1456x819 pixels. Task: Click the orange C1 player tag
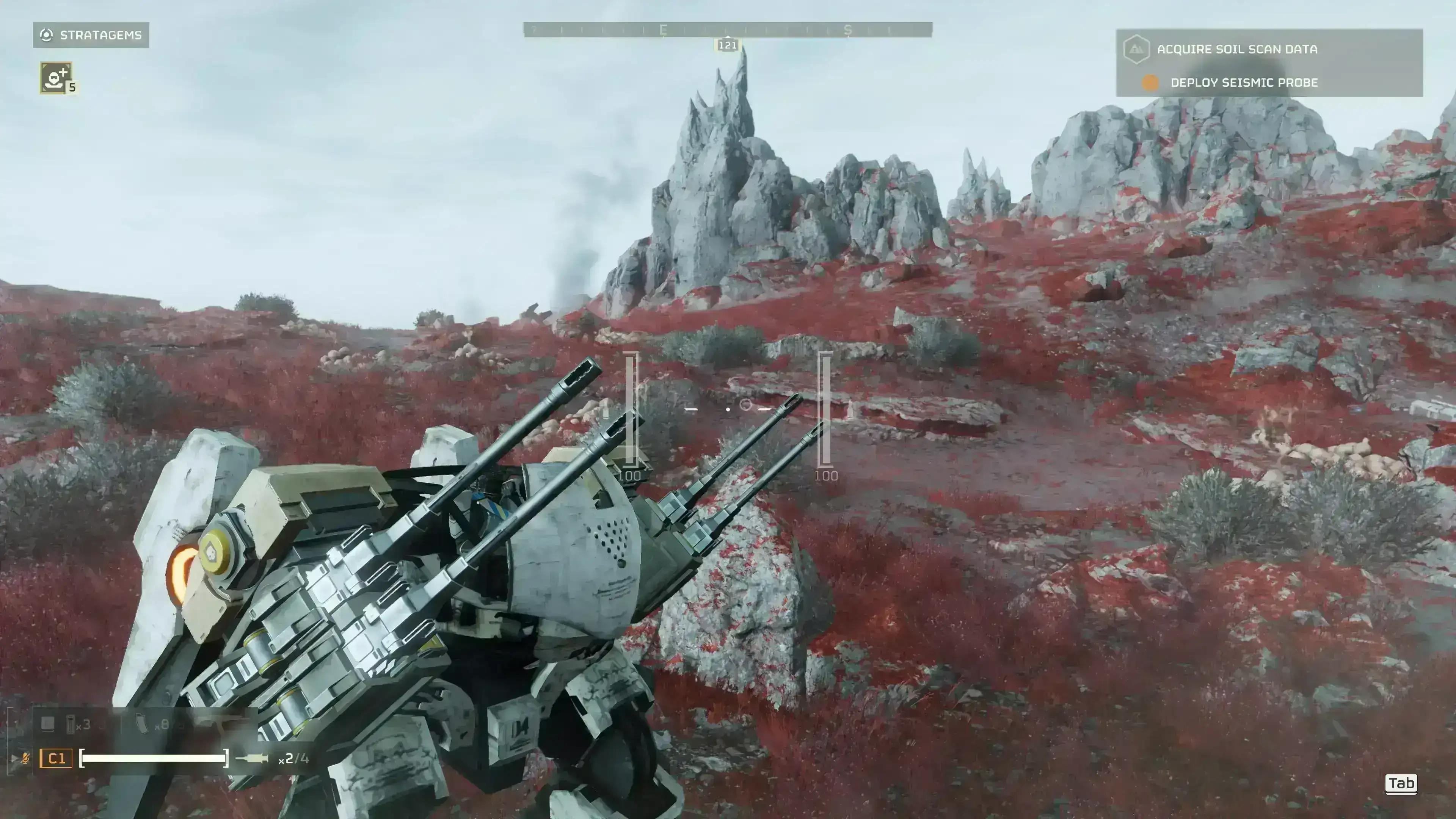56,758
